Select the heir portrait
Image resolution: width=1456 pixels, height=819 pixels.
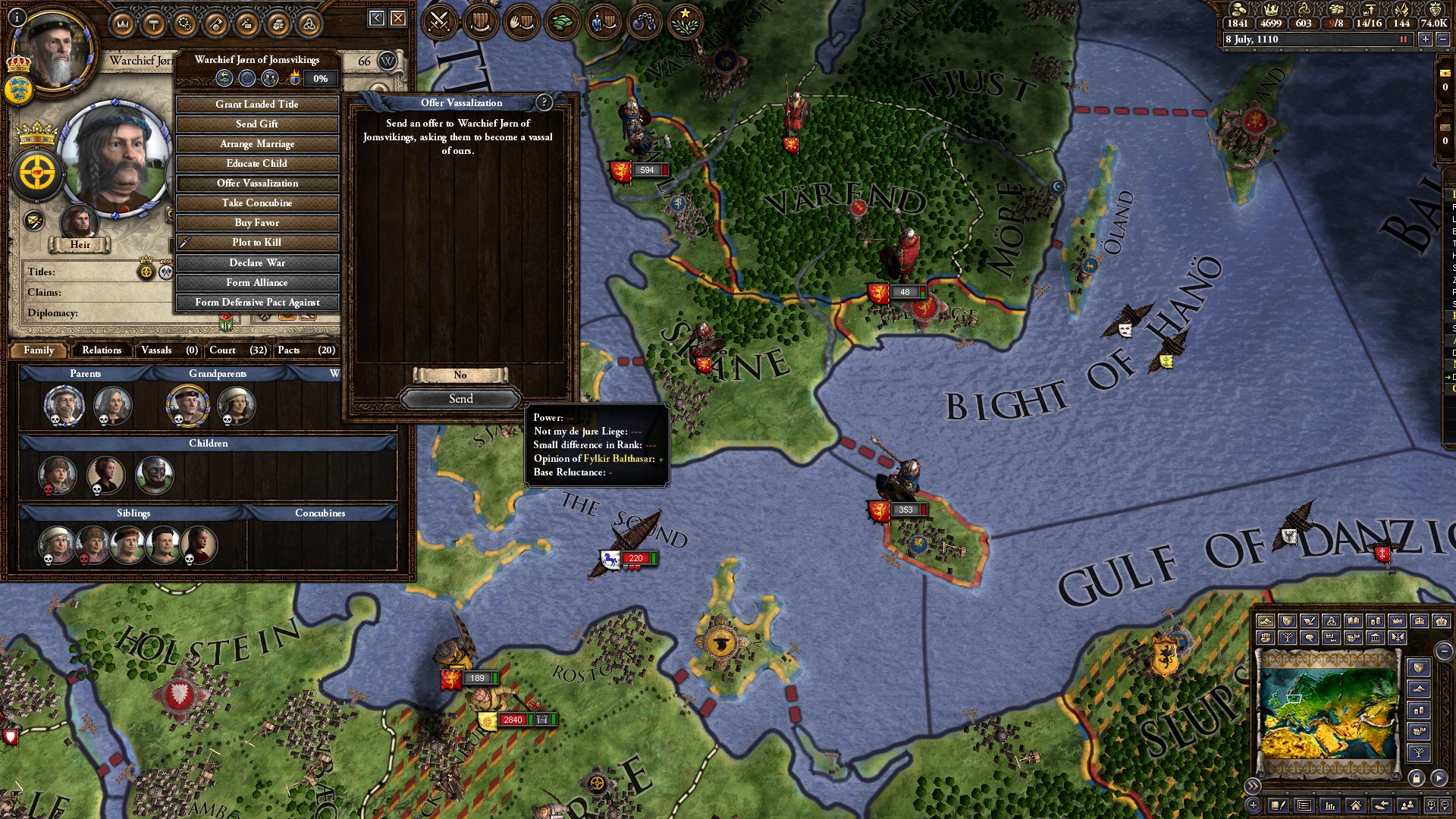(x=78, y=222)
